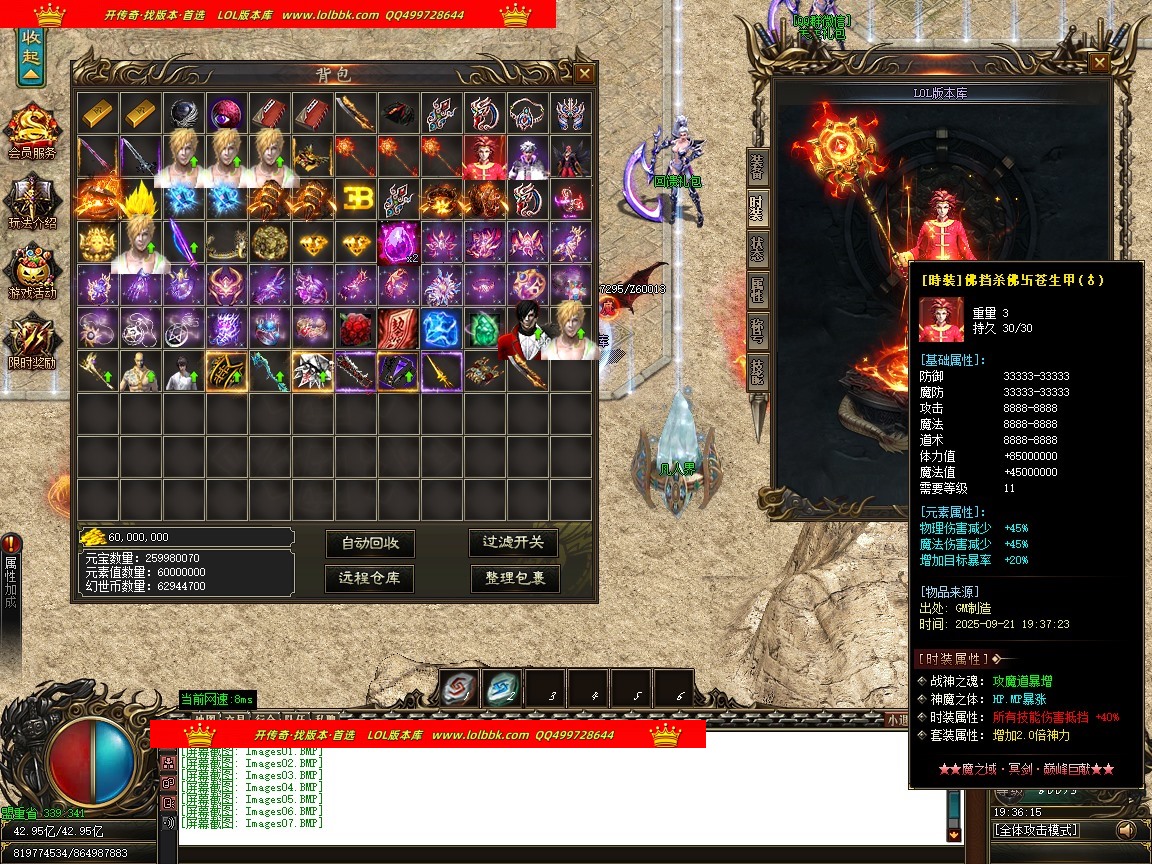Select the purple egg item stacked x2
Screen dimensions: 1152x864
[399, 242]
